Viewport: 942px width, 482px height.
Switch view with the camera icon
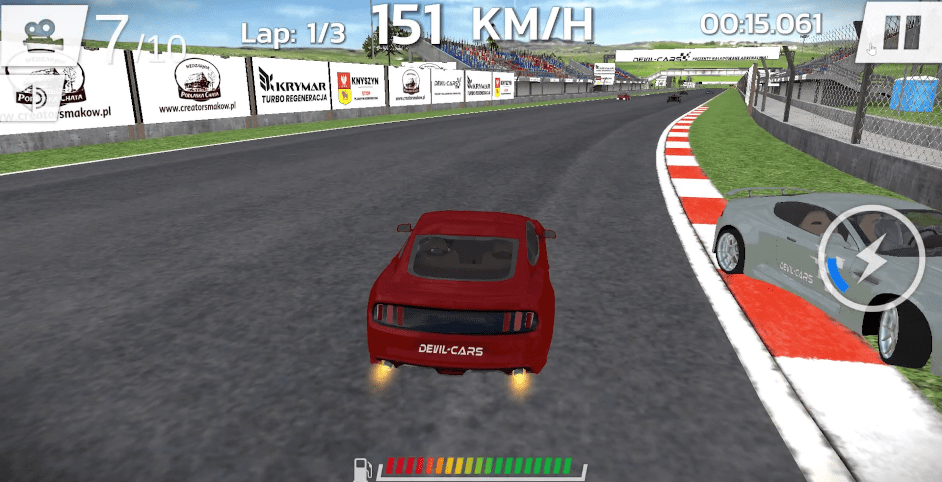pyautogui.click(x=40, y=32)
